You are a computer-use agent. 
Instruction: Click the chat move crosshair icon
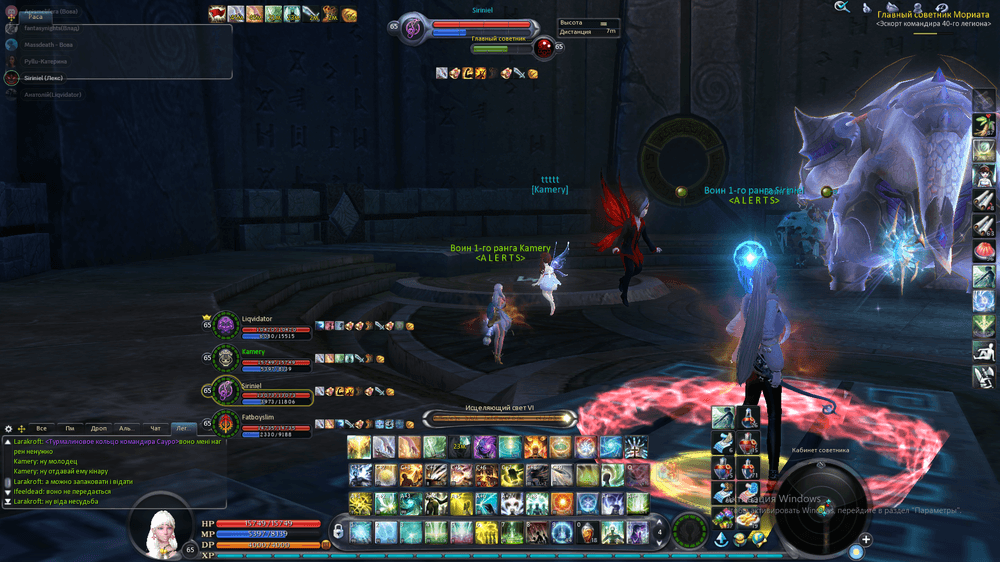(21, 428)
